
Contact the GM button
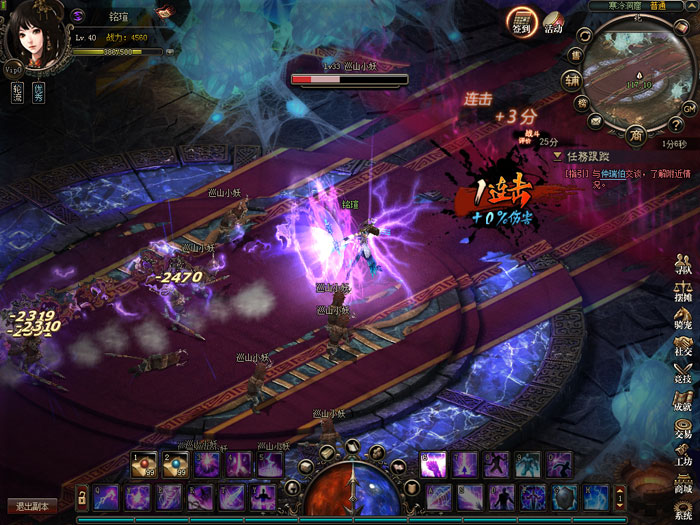coord(689,107)
